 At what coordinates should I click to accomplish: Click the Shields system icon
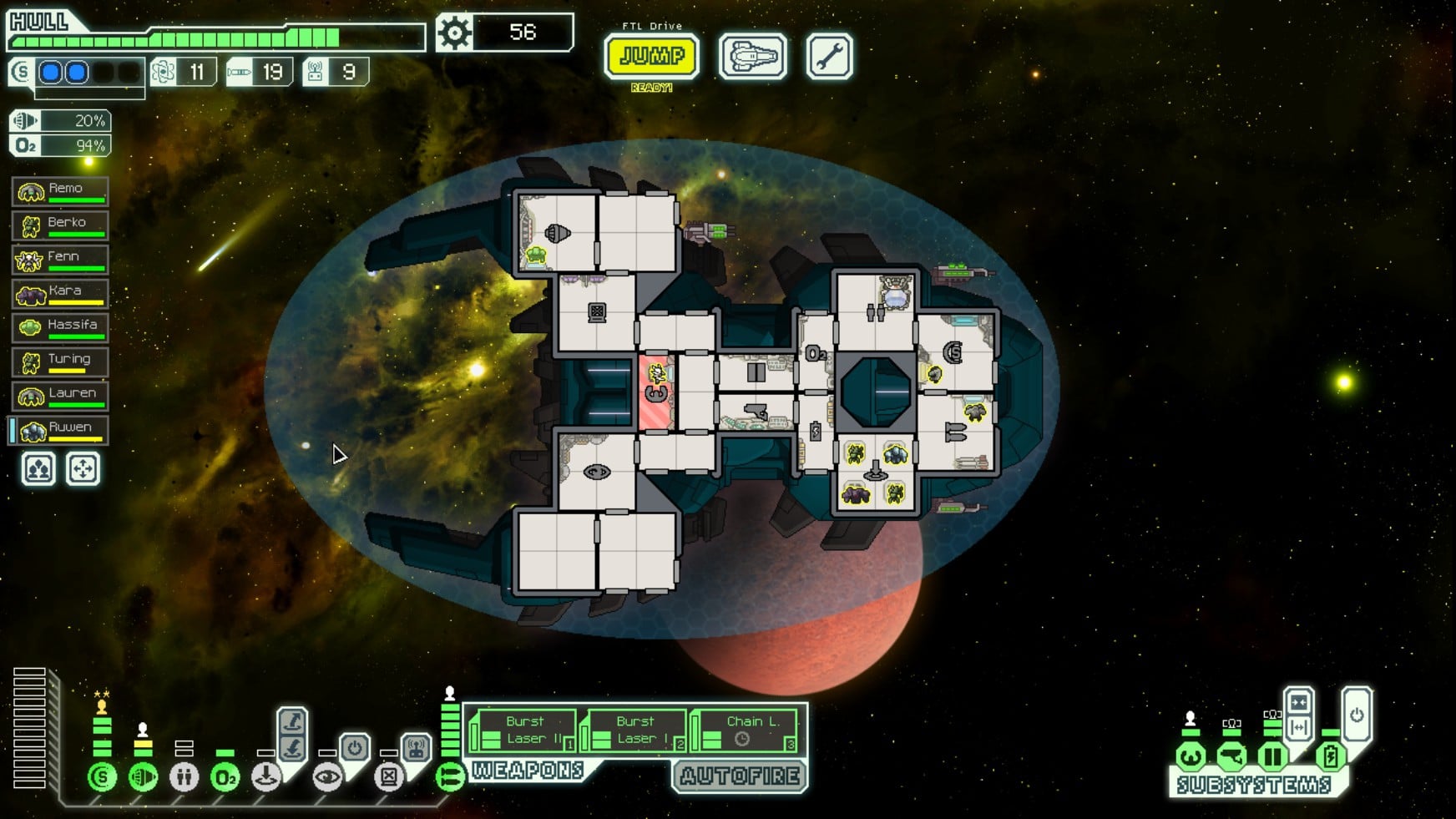pos(102,777)
